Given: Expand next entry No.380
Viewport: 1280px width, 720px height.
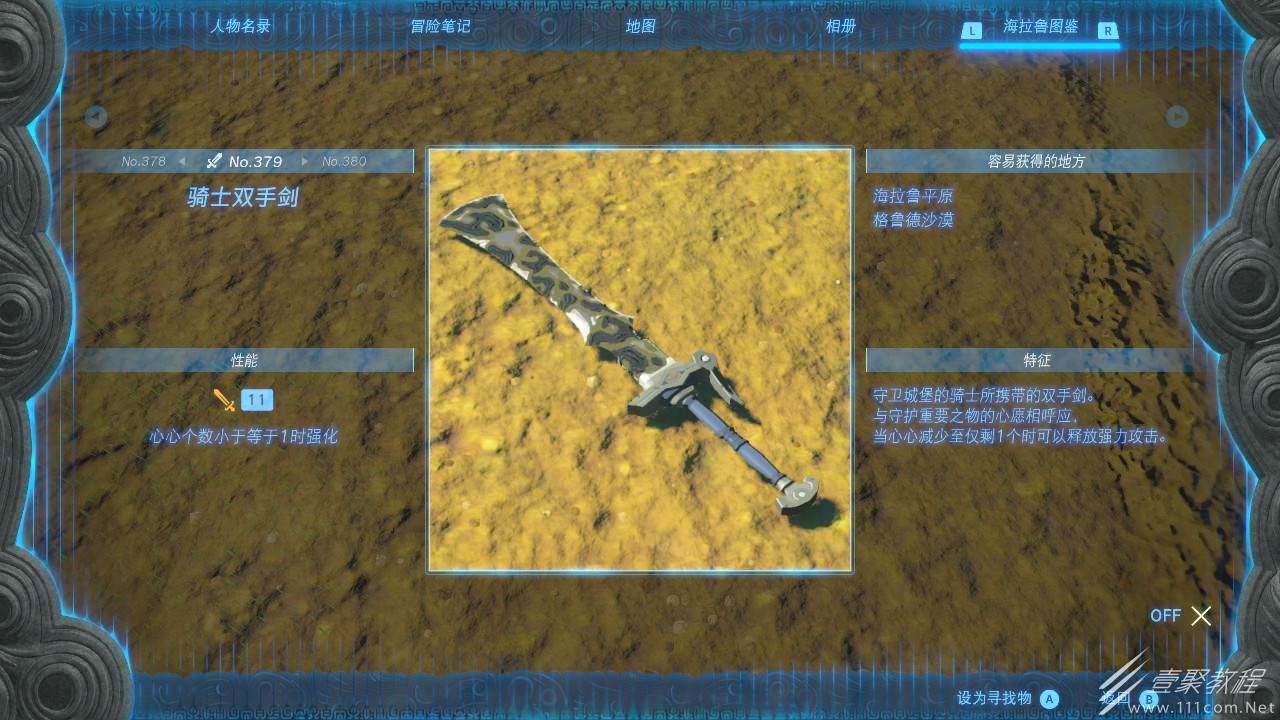Looking at the screenshot, I should tap(344, 161).
